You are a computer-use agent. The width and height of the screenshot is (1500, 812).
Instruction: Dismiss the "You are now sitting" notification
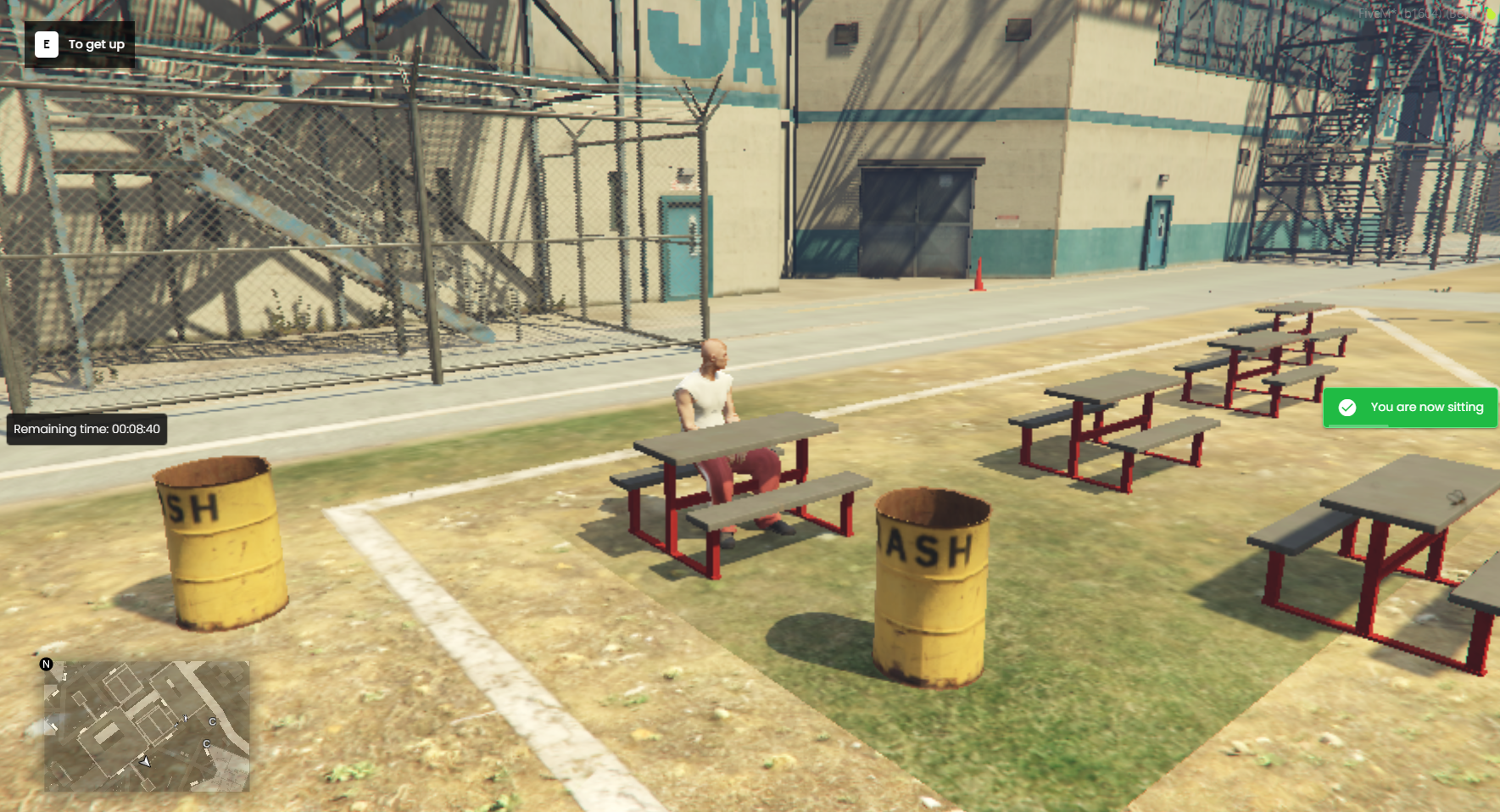tap(1409, 408)
